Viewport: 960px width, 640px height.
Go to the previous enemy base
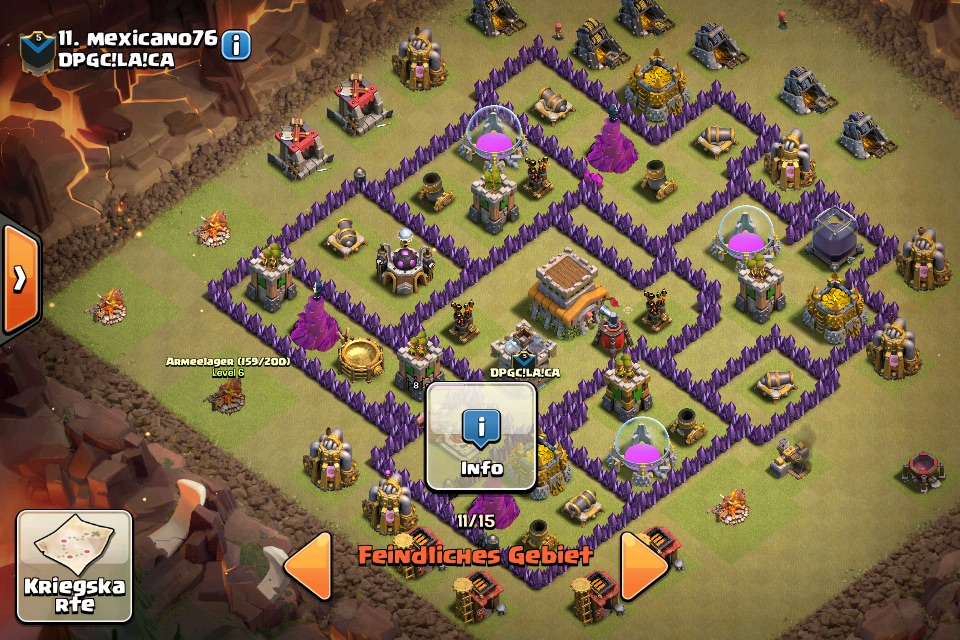308,566
